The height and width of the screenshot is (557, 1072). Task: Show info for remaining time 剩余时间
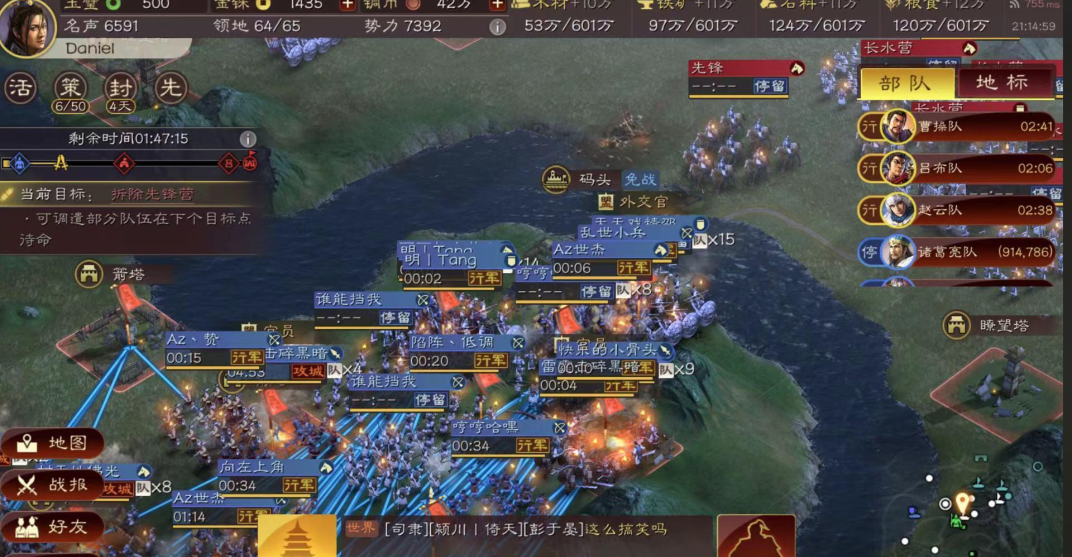pos(248,139)
